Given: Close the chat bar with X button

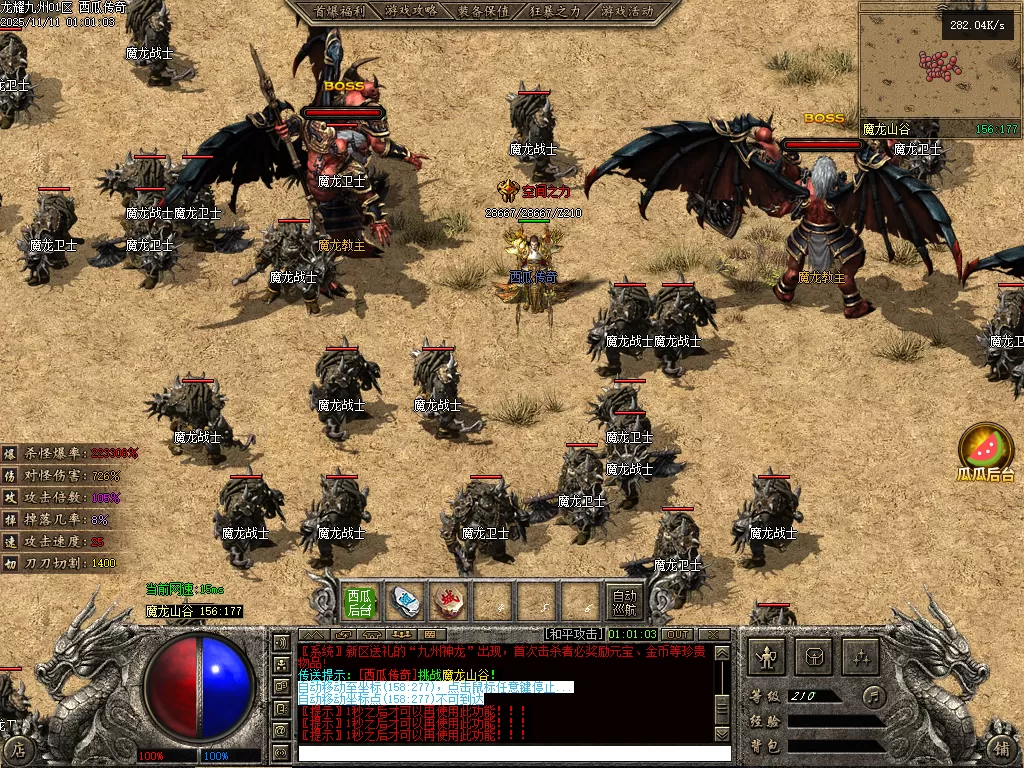Looking at the screenshot, I should coord(713,634).
